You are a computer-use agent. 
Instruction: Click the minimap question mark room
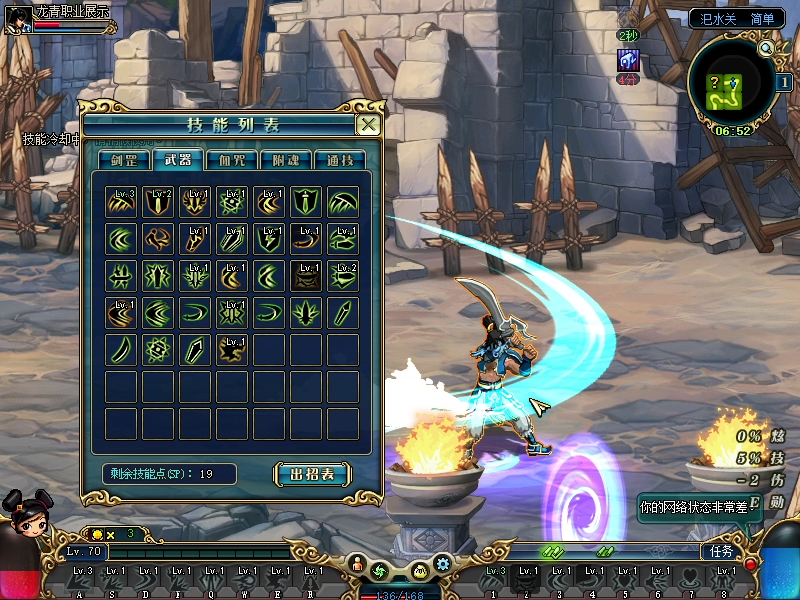716,83
